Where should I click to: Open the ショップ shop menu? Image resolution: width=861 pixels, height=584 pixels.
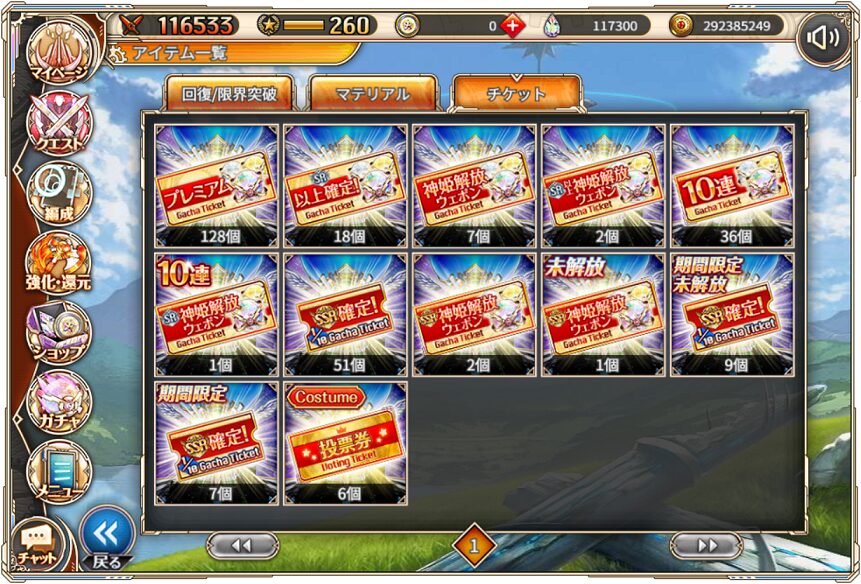(60, 332)
